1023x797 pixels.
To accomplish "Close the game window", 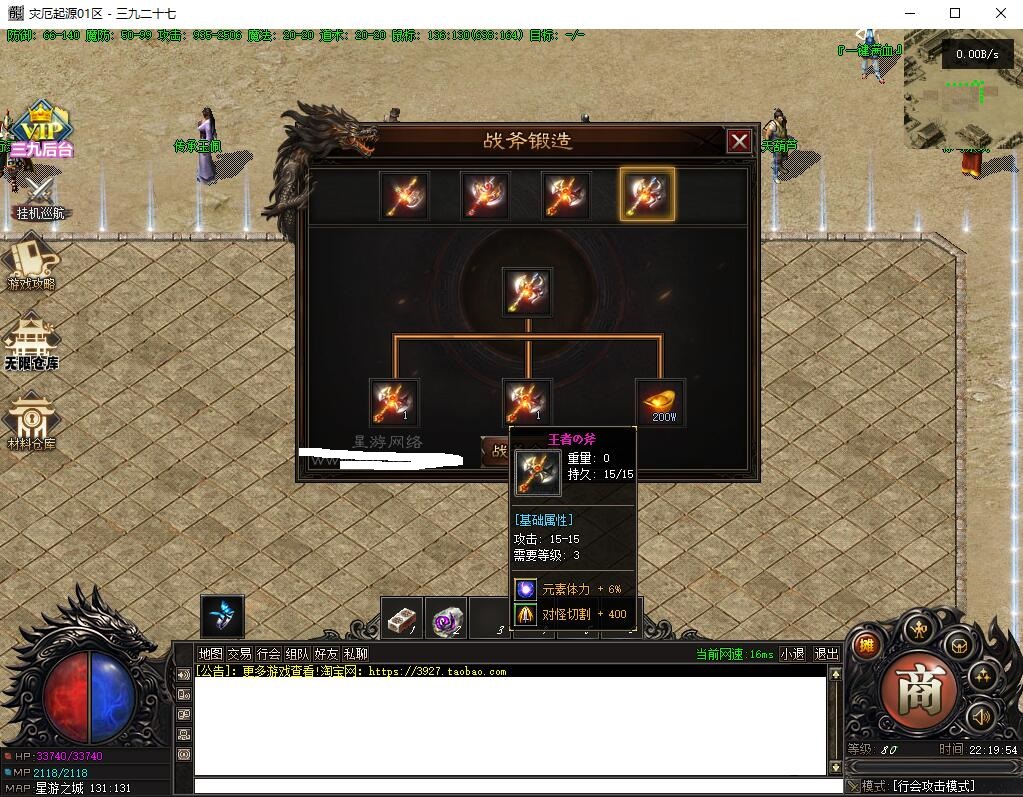I will 1000,13.
